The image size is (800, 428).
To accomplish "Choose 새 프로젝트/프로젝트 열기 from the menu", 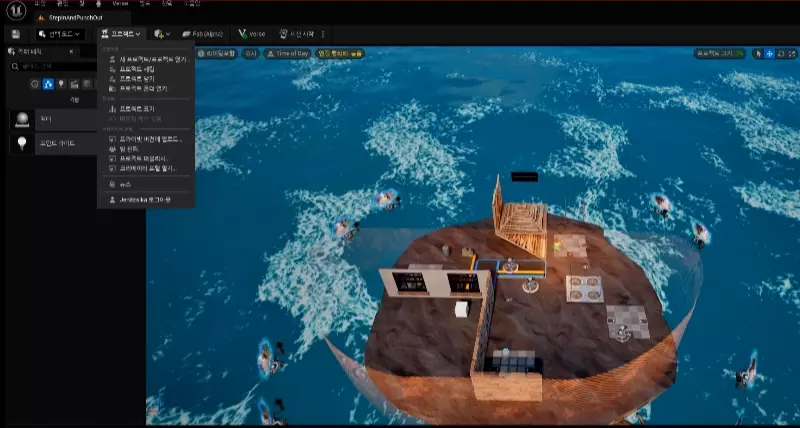I will (148, 59).
